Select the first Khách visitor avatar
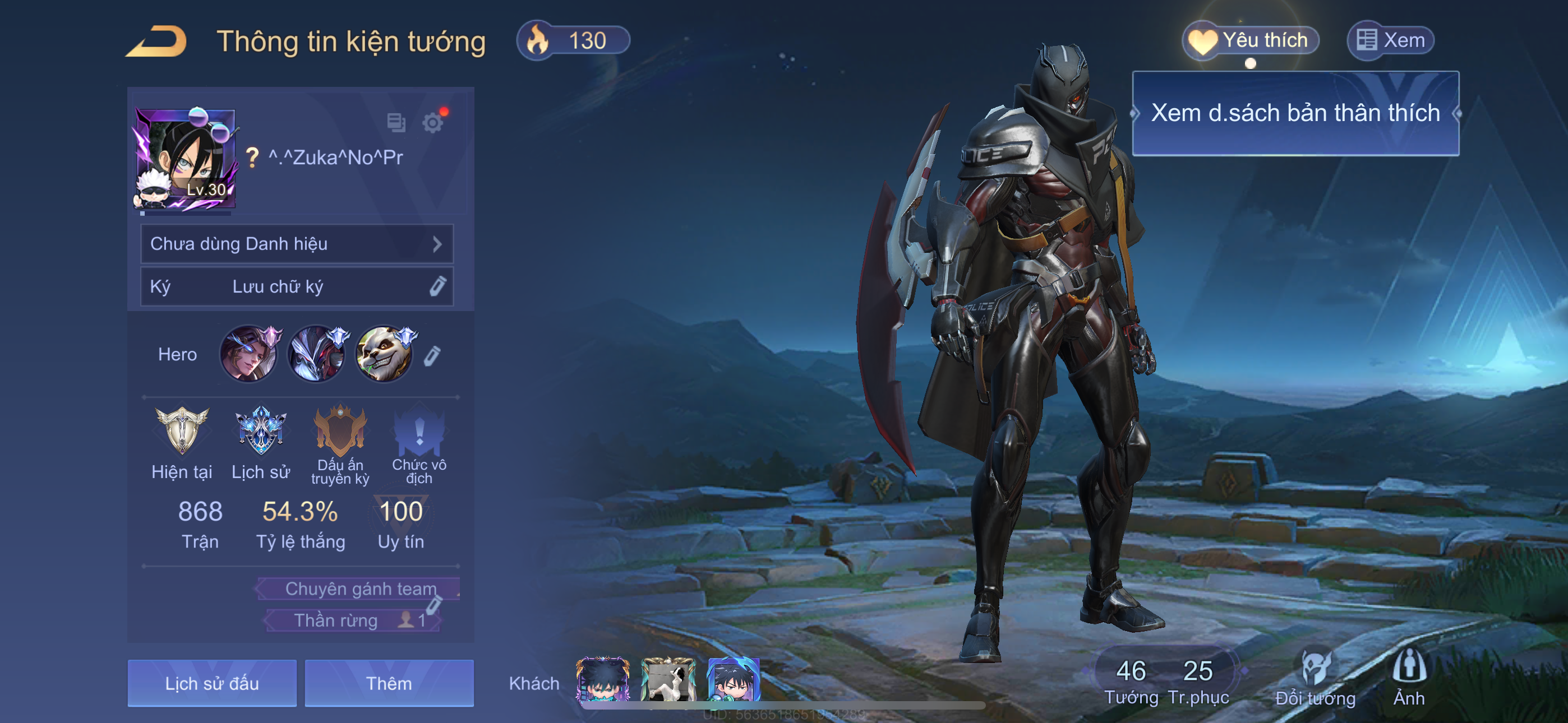 (x=603, y=679)
